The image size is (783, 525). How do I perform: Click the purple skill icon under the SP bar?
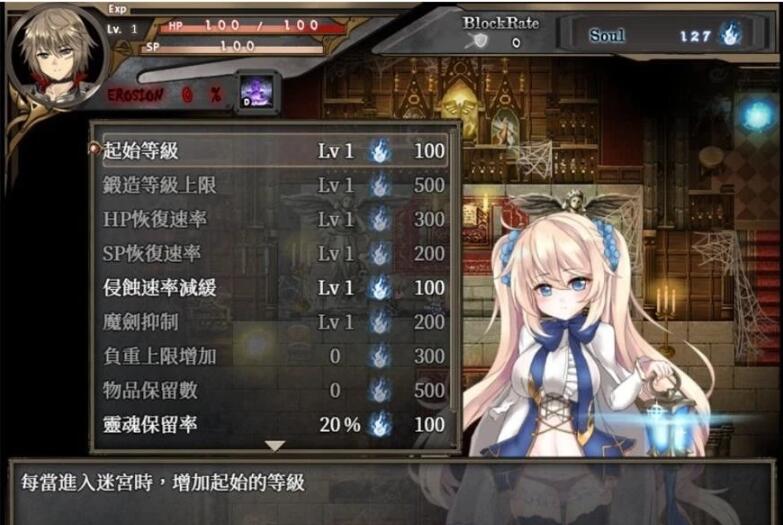click(x=254, y=92)
